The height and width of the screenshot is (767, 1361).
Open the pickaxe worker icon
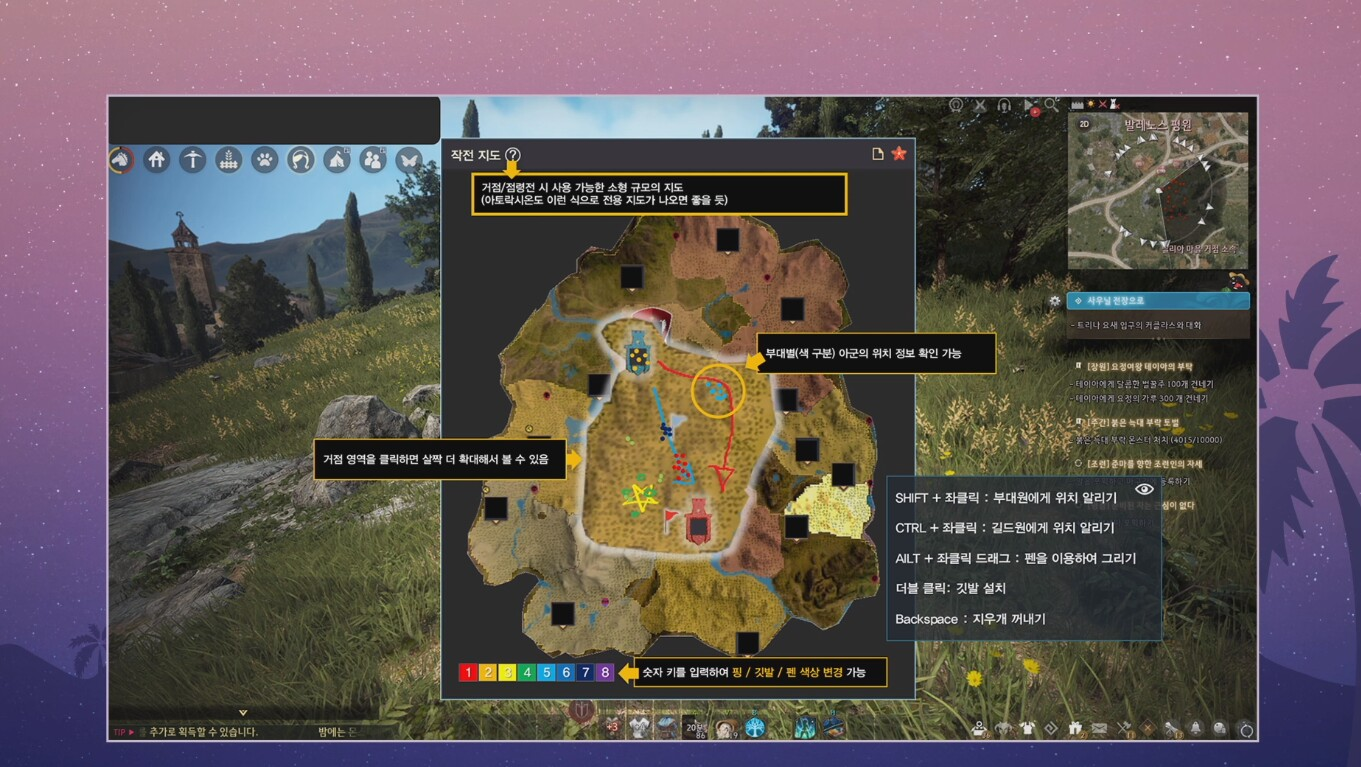coord(192,160)
